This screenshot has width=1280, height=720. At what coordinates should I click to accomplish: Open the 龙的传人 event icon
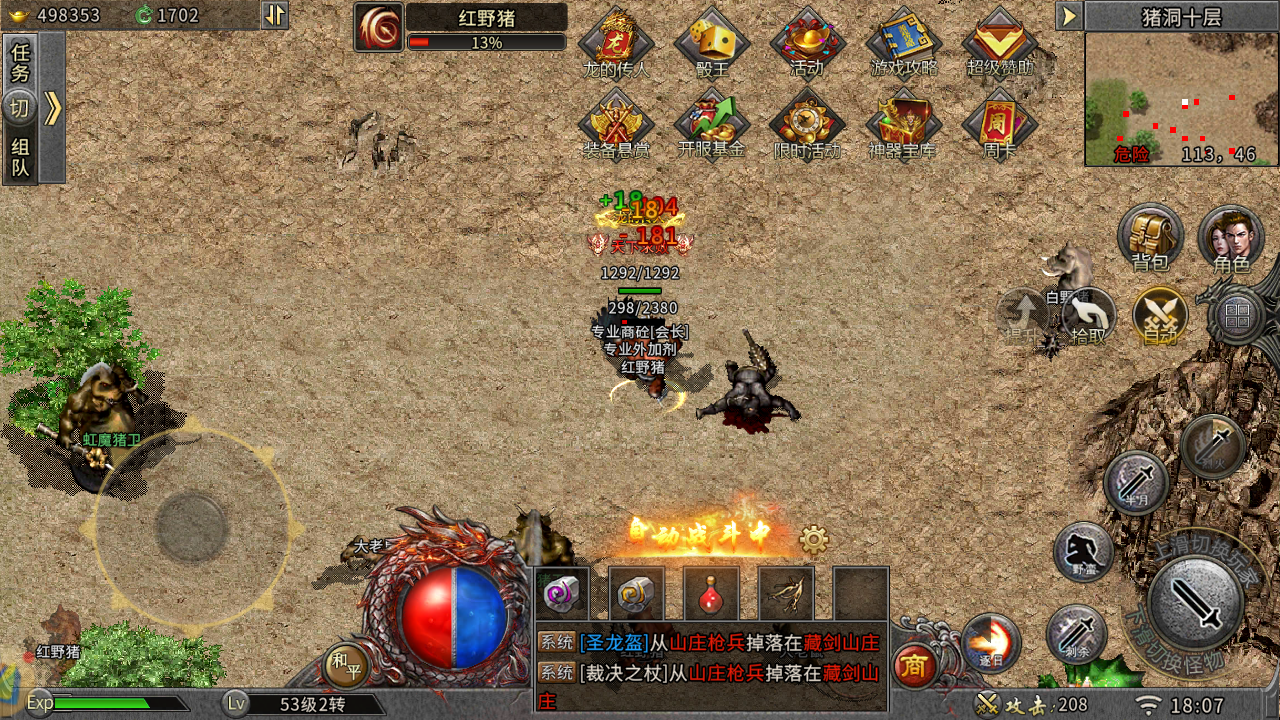[x=616, y=43]
